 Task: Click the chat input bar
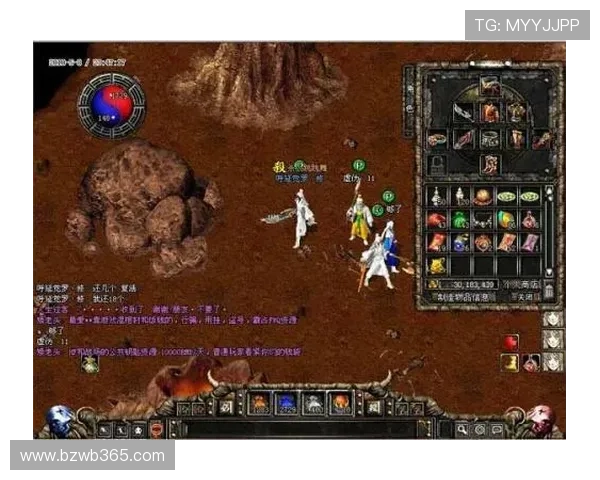pyautogui.click(x=300, y=429)
